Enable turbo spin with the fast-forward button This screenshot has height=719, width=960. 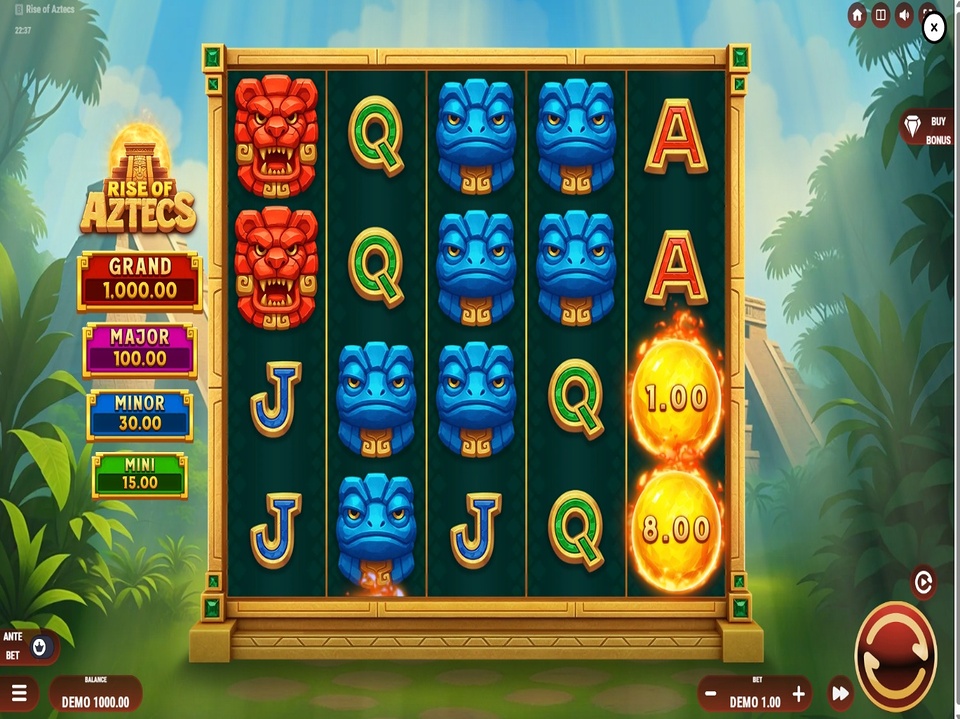coord(841,693)
